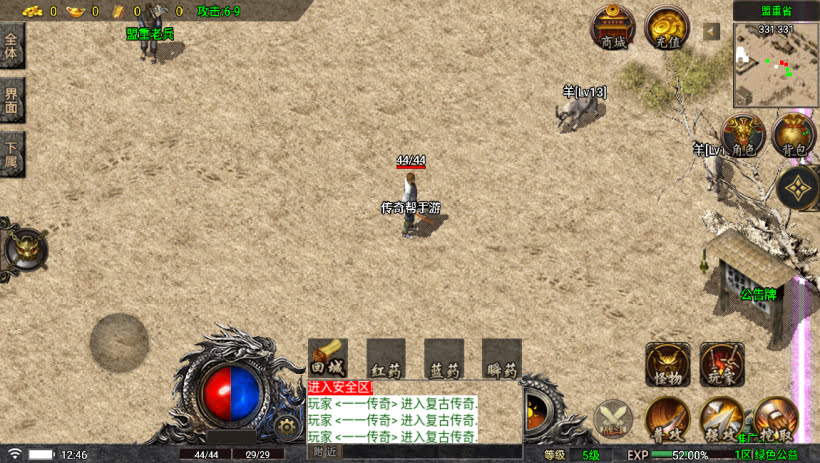Viewport: 820px width, 463px height.
Task: Activate the 强攻 strong attack skill
Action: (x=721, y=418)
